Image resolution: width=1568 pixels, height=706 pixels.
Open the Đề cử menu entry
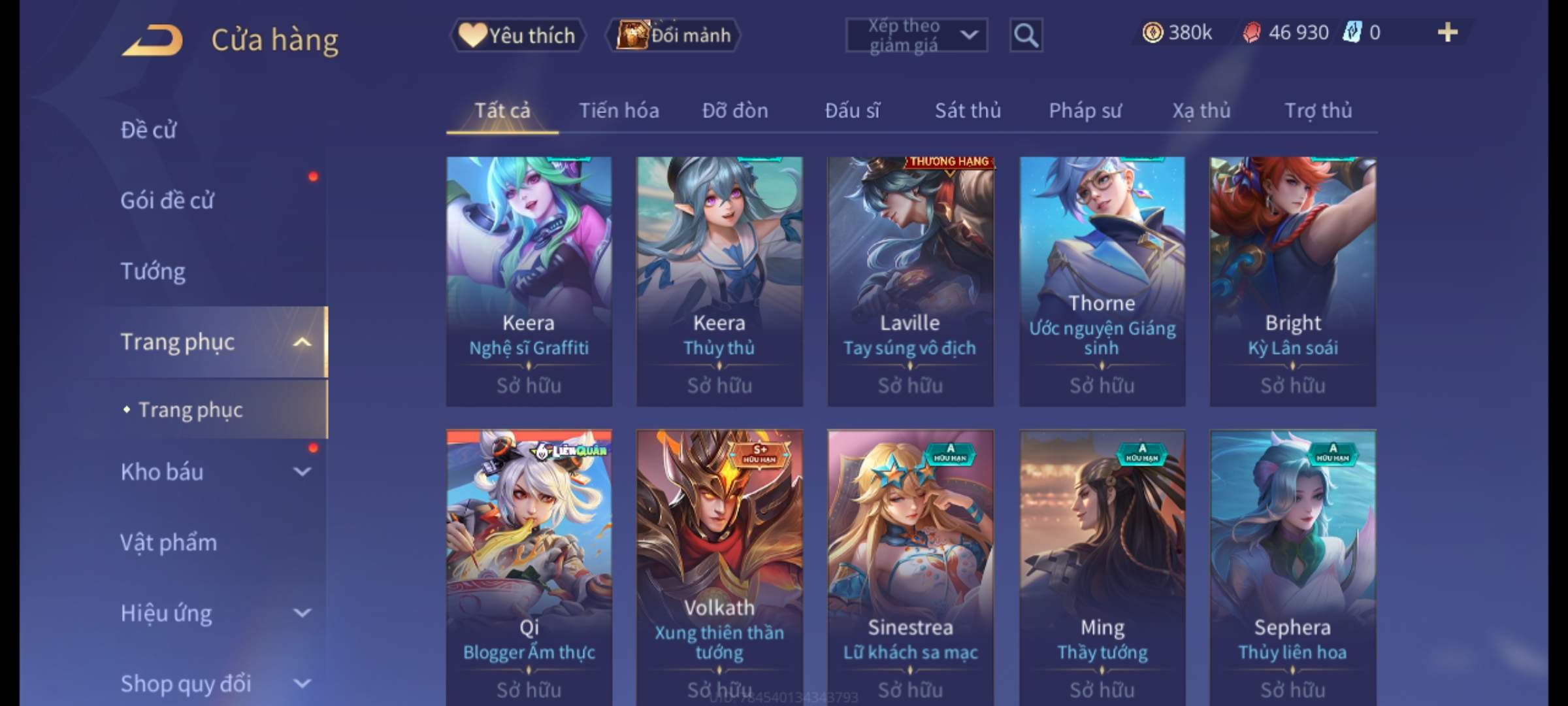(148, 130)
